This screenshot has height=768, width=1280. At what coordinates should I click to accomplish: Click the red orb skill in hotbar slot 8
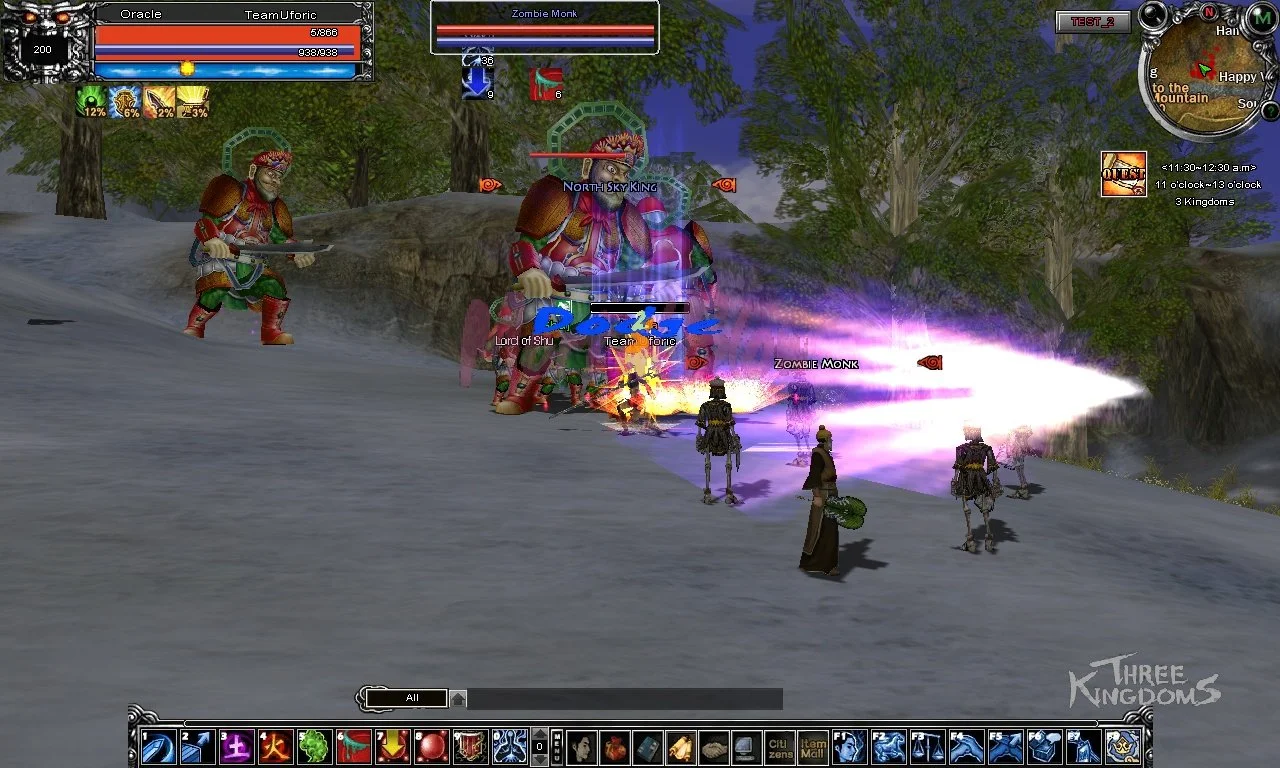[430, 745]
